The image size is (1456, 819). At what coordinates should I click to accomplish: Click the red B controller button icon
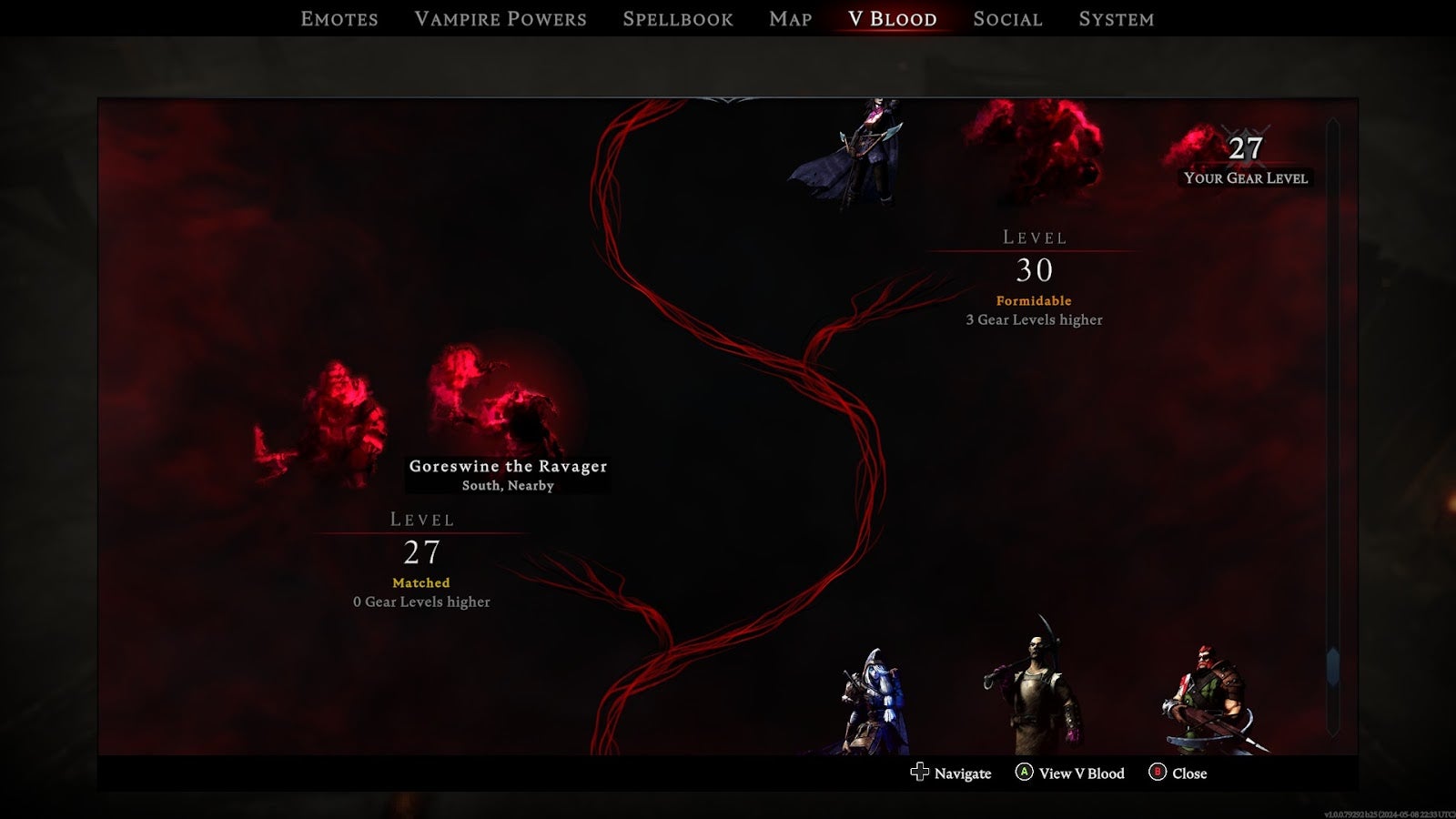click(1157, 773)
